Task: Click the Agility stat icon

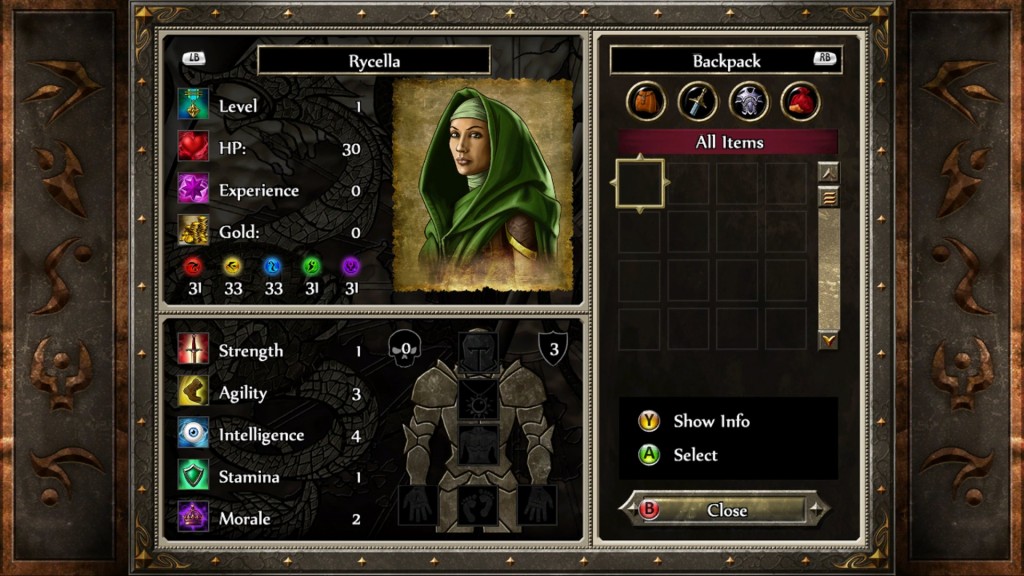Action: 193,392
